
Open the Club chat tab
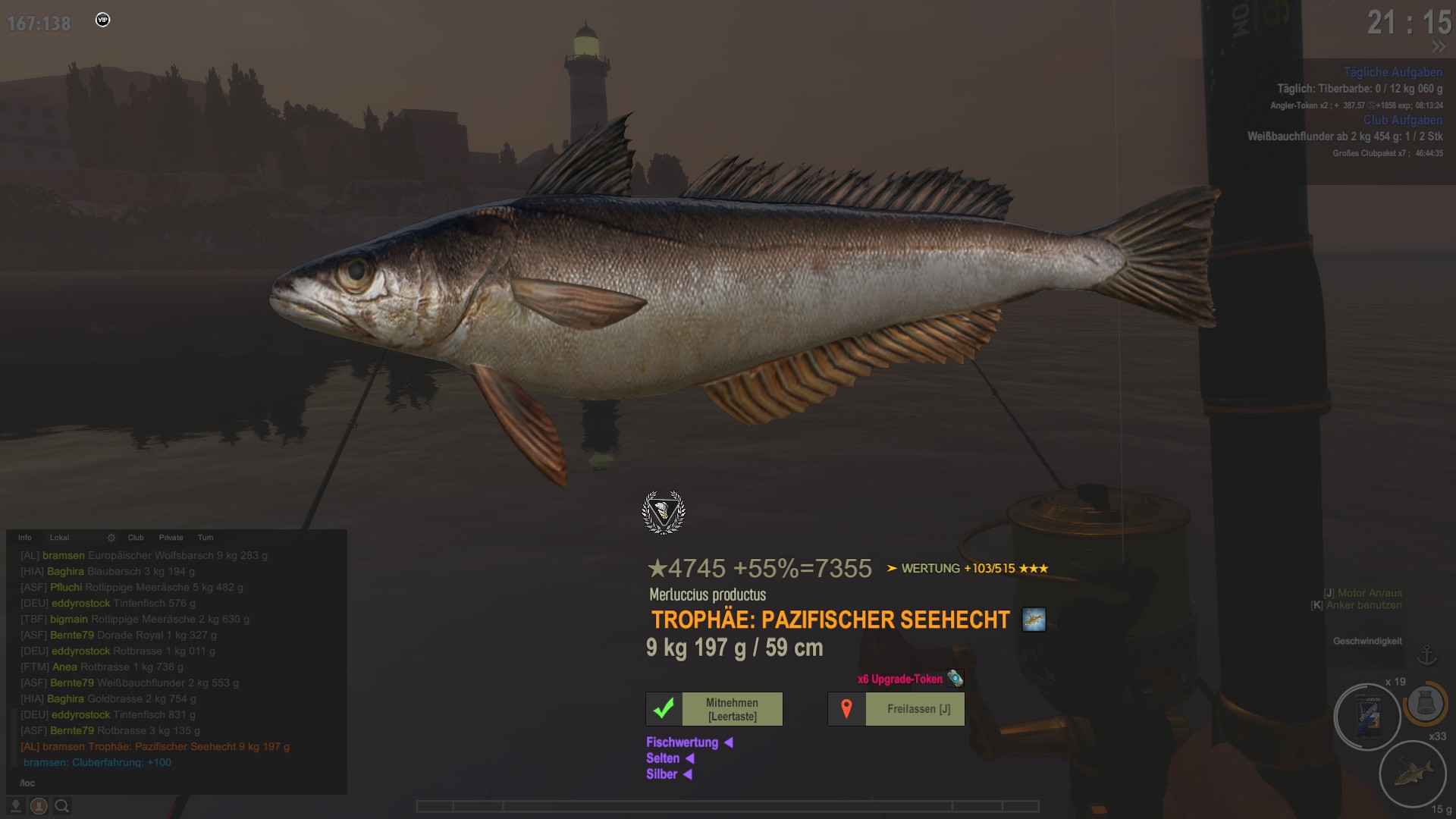coord(136,538)
